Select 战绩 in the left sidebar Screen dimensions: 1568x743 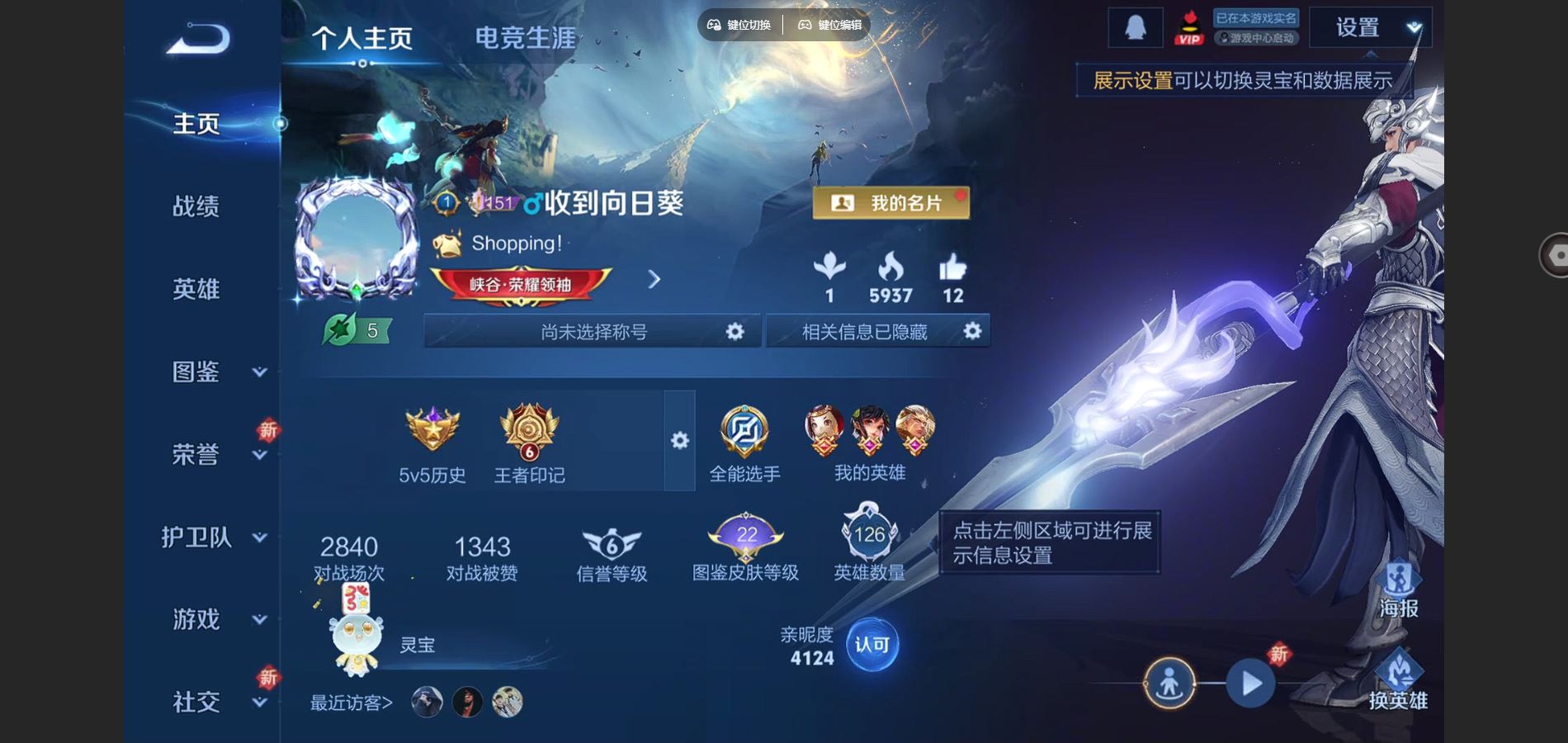click(x=196, y=207)
